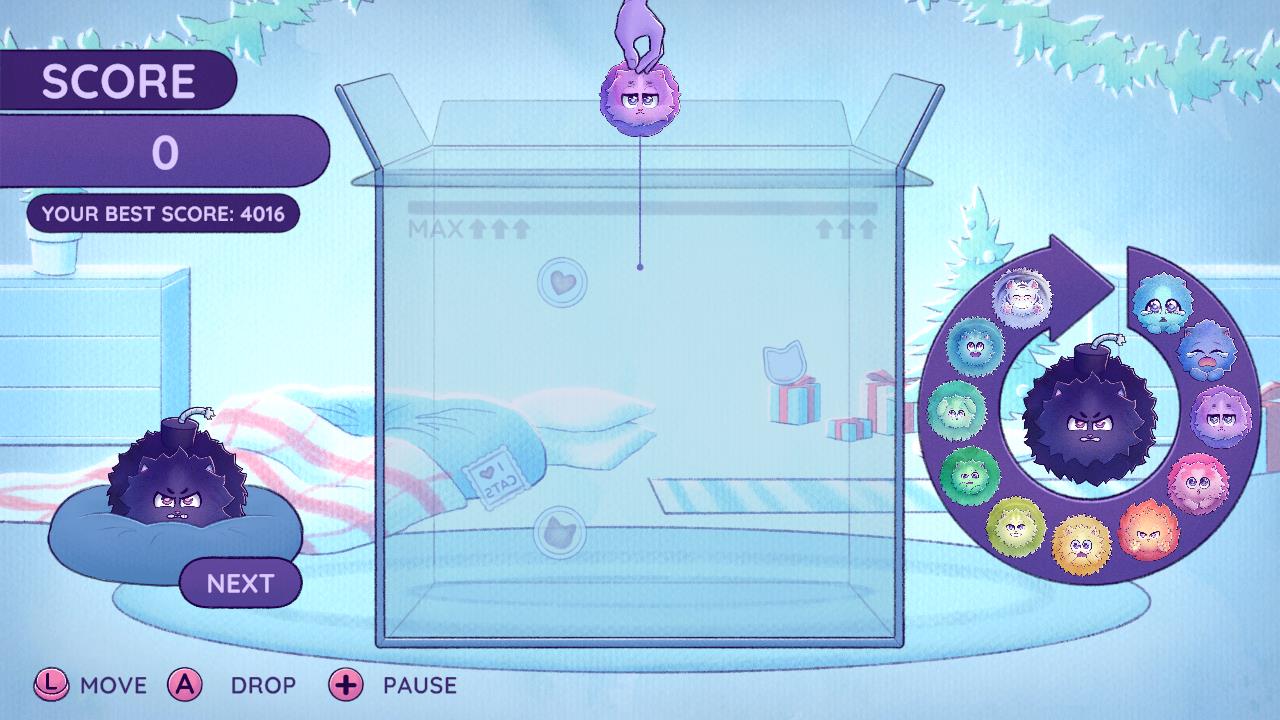Click the heart icon inside the box
Image resolution: width=1280 pixels, height=720 pixels.
[562, 281]
